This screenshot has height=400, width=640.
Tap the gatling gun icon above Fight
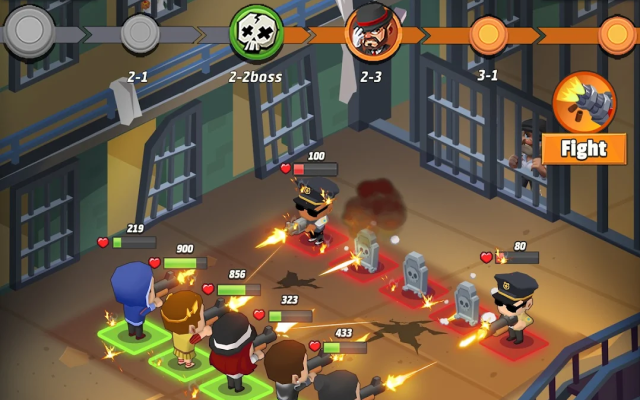click(583, 102)
